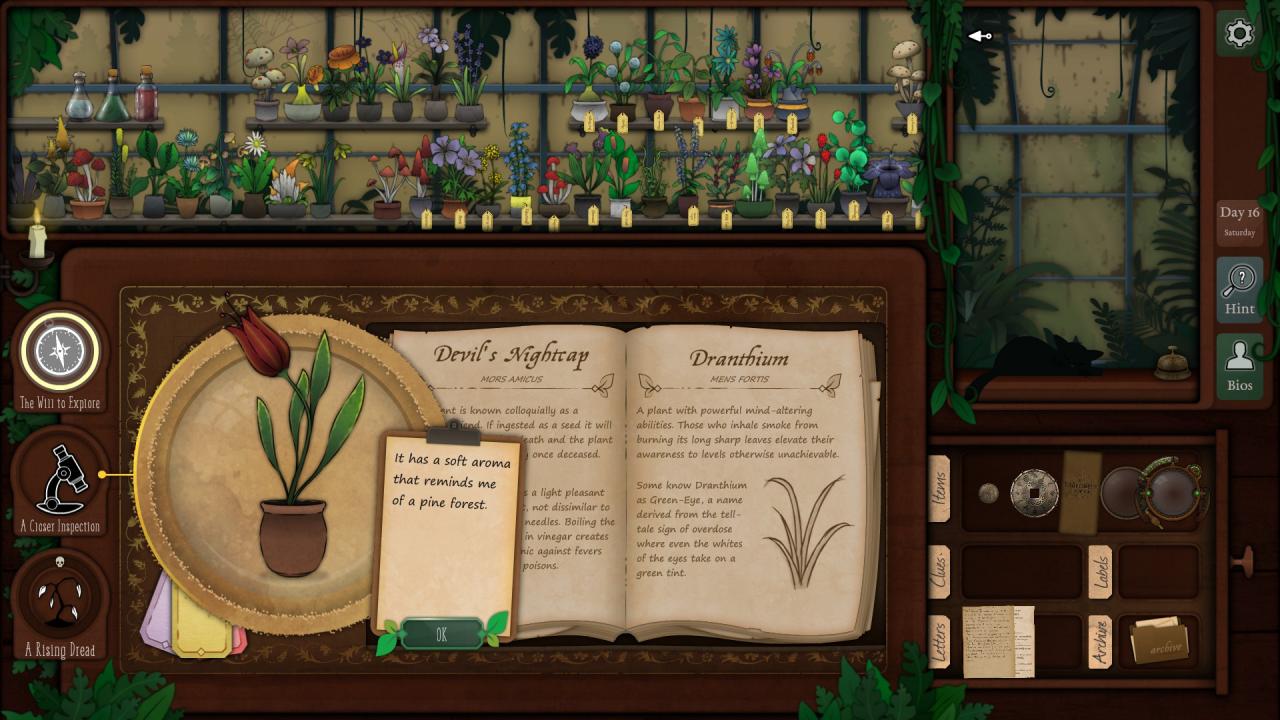Select the green-jeweled lens device
The height and width of the screenshot is (720, 1280).
click(x=1172, y=490)
